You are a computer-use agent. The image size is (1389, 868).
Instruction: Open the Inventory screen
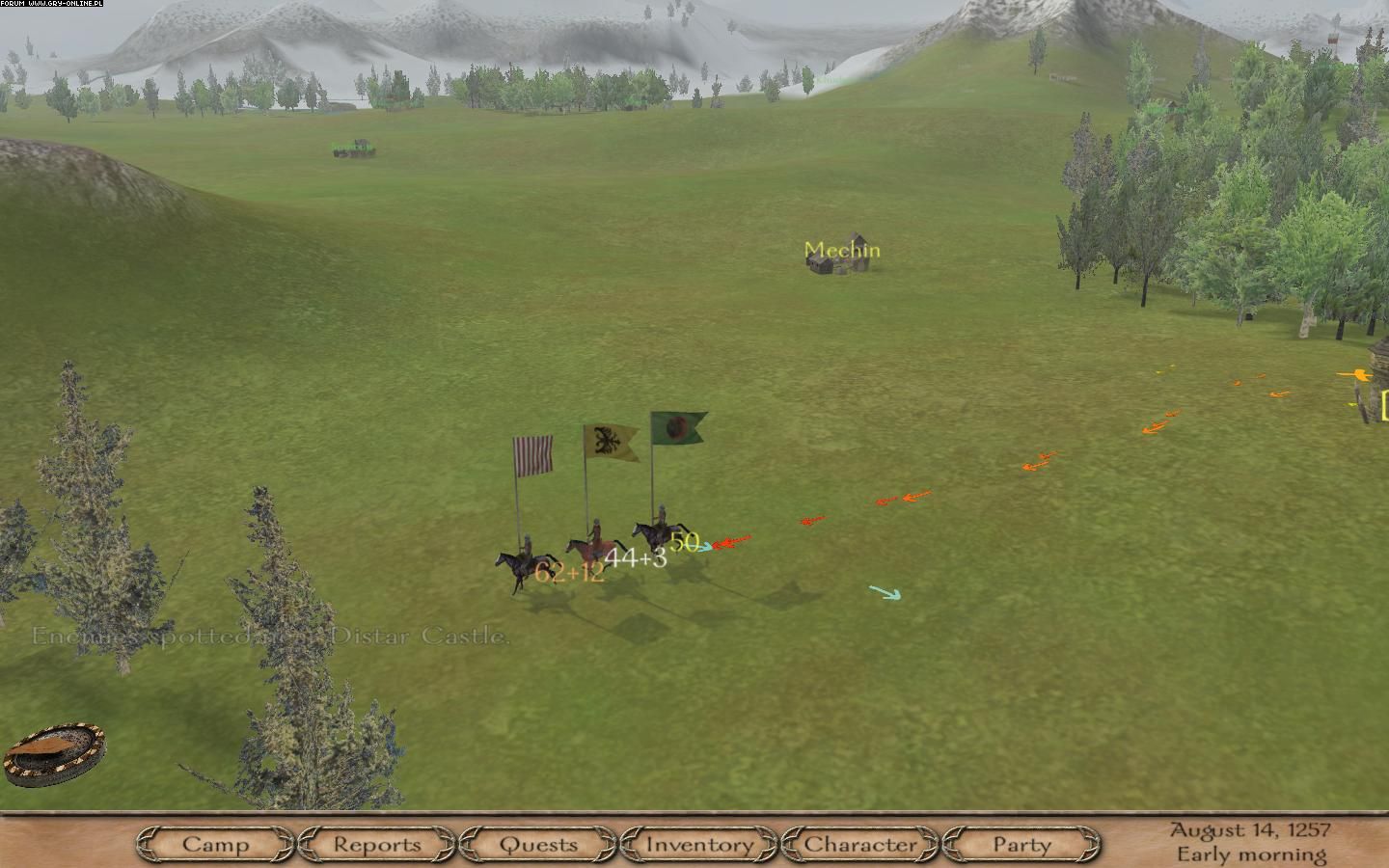coord(699,845)
